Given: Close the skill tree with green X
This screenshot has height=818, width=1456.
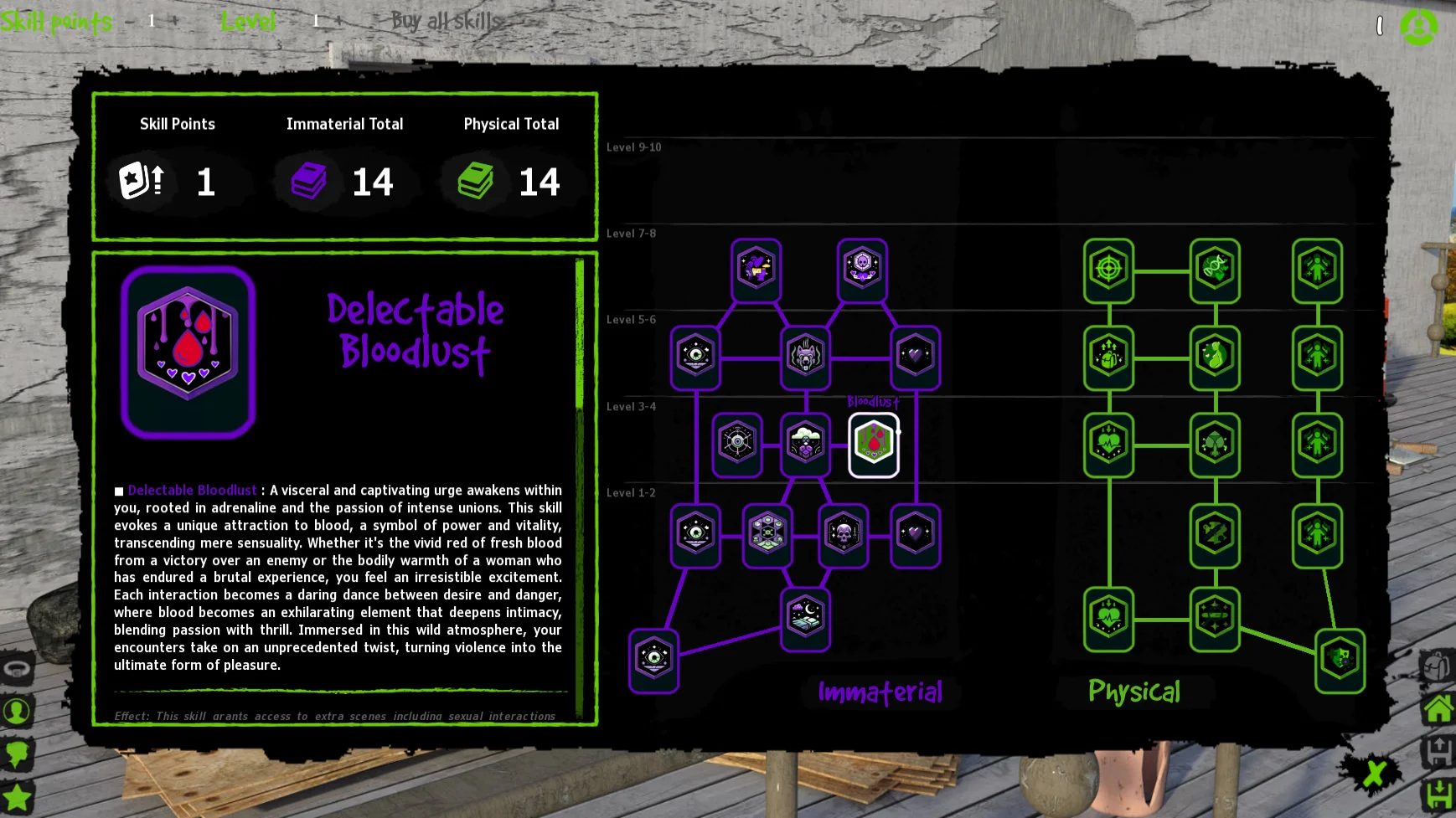Looking at the screenshot, I should tap(1373, 774).
